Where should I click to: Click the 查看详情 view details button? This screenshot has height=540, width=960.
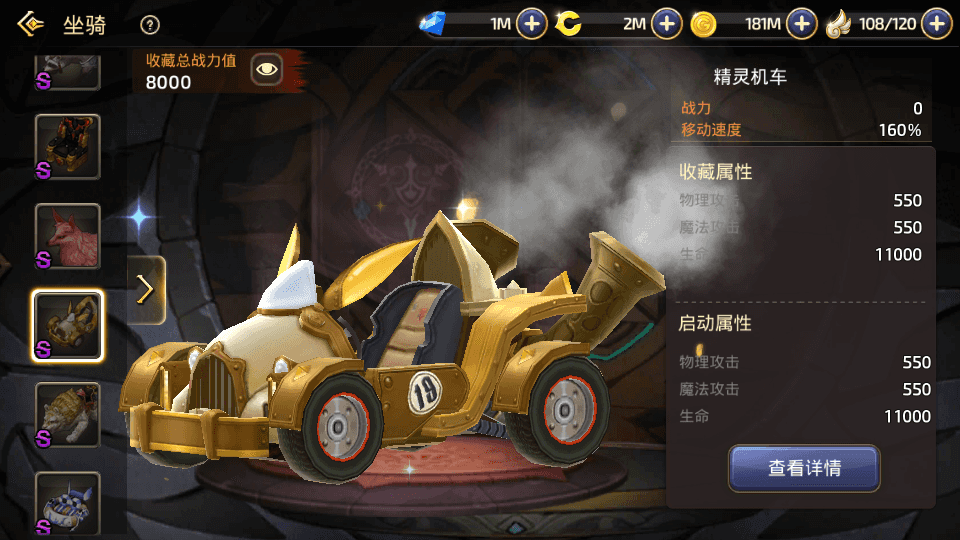(x=804, y=468)
